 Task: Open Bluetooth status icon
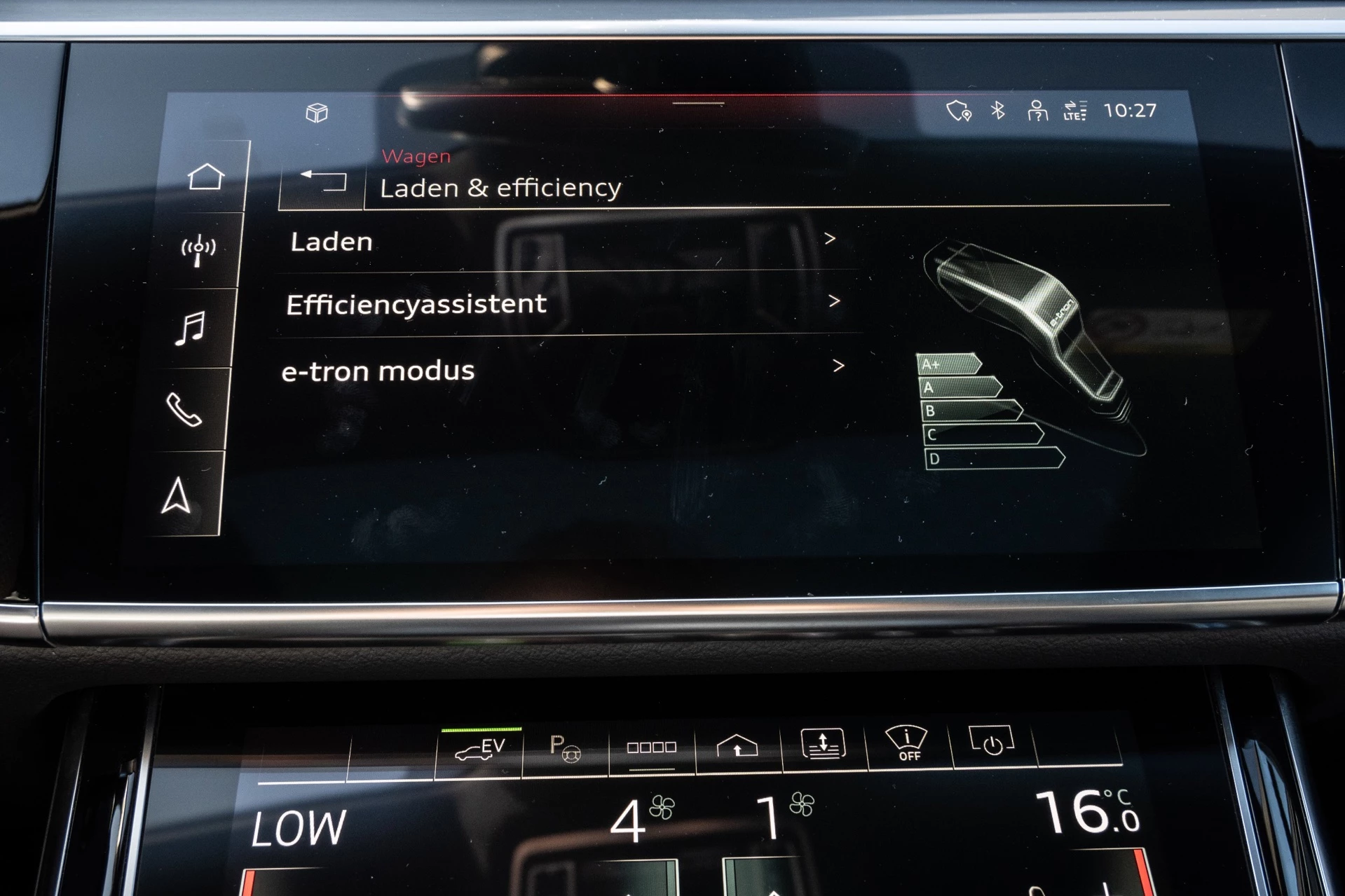[998, 109]
